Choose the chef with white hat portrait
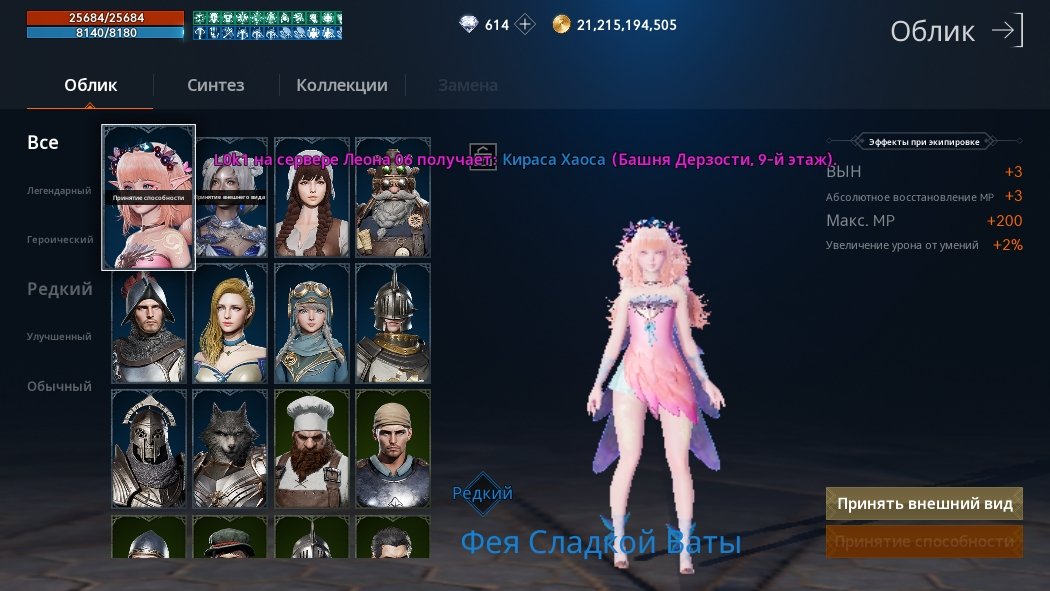This screenshot has width=1050, height=591. click(x=311, y=449)
